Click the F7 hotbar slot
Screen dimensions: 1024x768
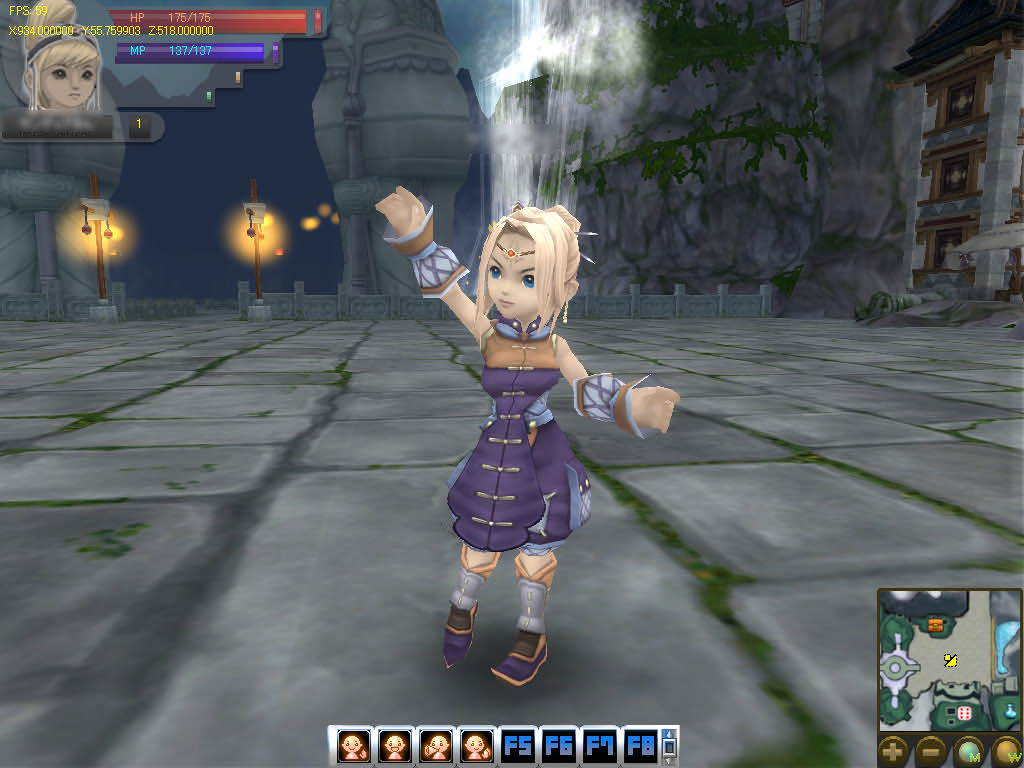(x=600, y=746)
